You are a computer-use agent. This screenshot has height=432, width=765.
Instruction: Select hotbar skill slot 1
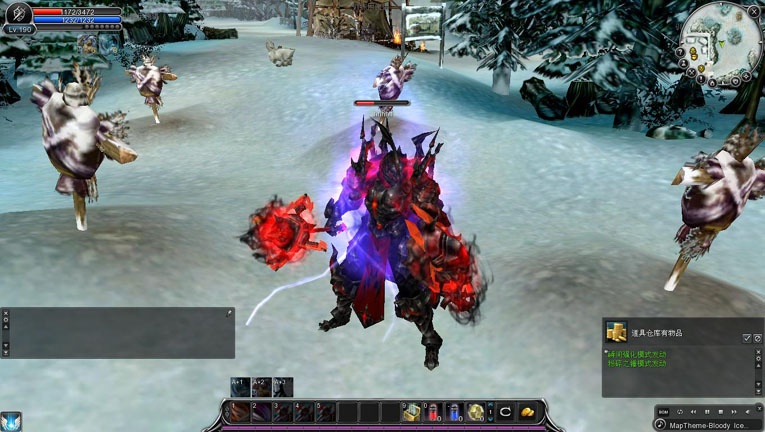pyautogui.click(x=240, y=411)
